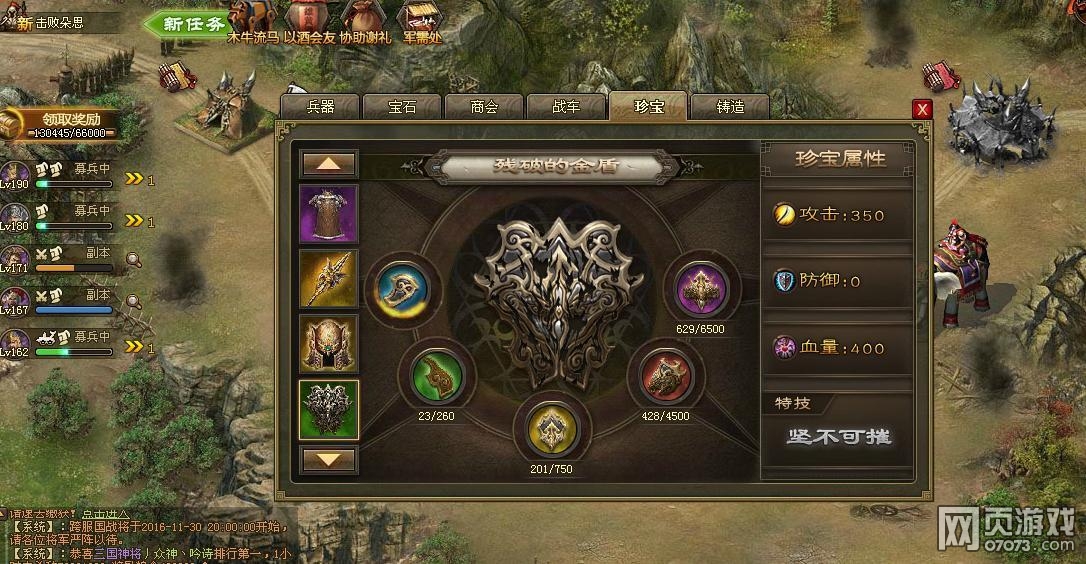
Task: Open the 铸造 tab
Action: 730,107
